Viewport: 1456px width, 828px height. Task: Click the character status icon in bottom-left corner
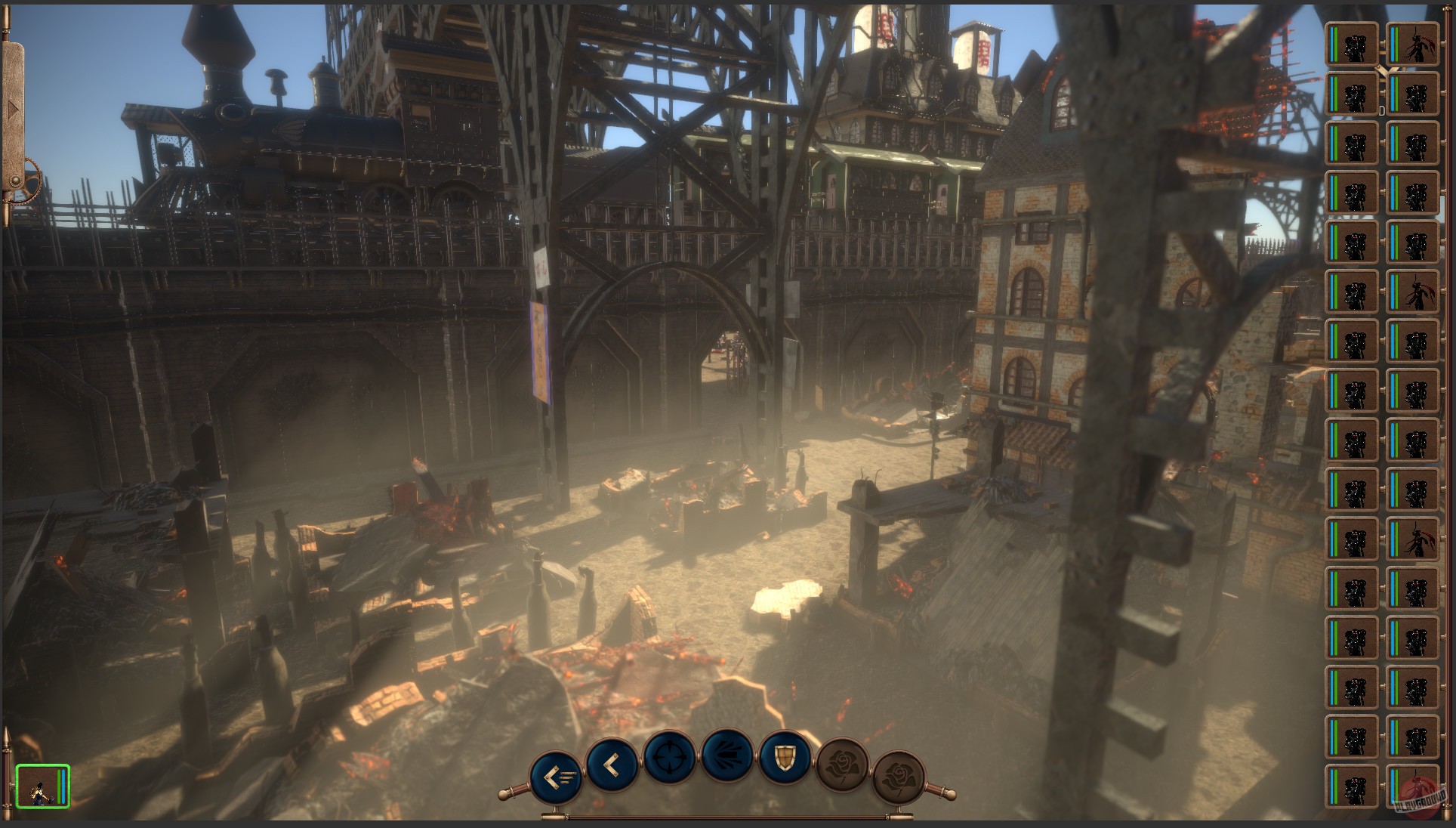pos(42,786)
